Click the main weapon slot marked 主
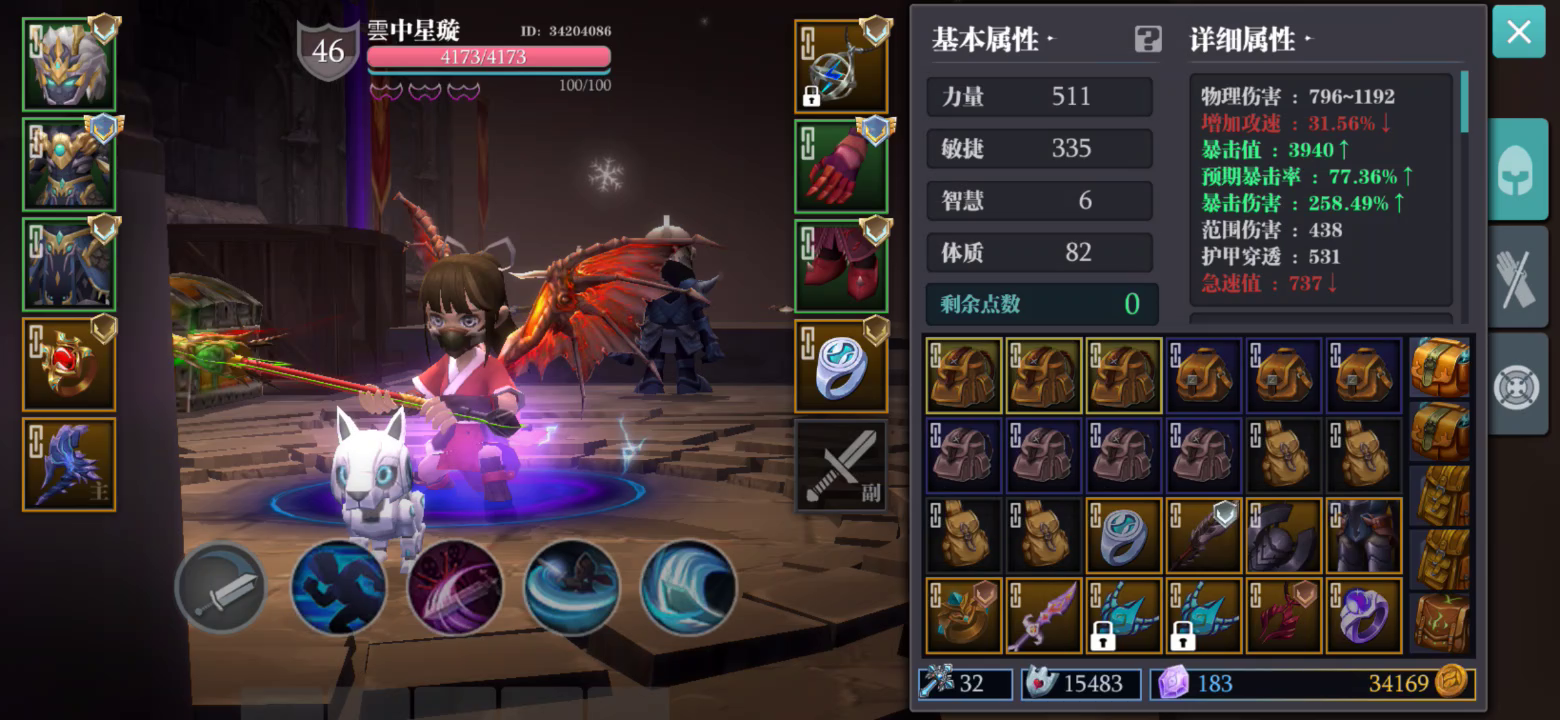This screenshot has width=1560, height=720. pos(68,463)
